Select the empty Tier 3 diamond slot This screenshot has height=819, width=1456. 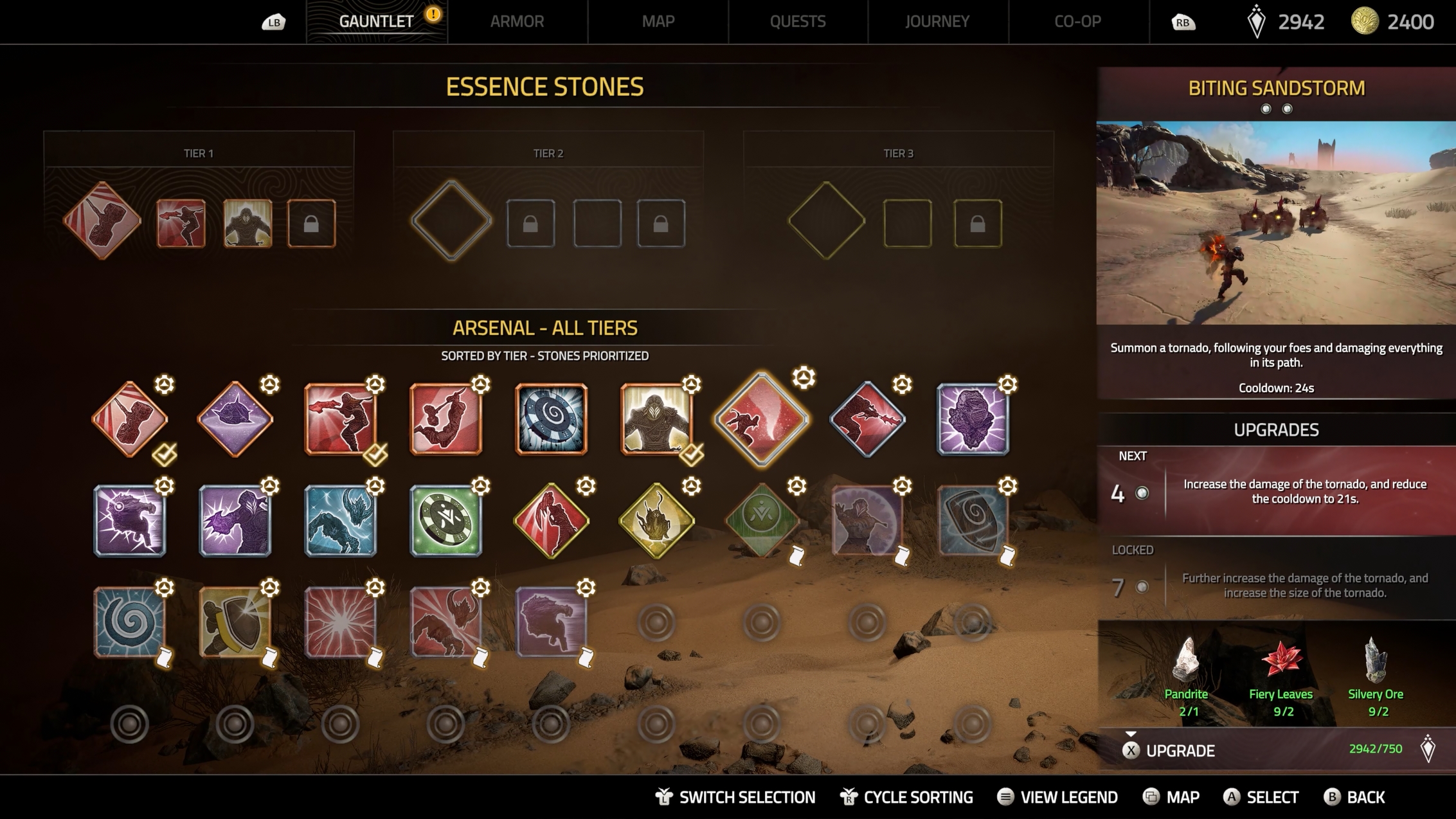pyautogui.click(x=826, y=221)
